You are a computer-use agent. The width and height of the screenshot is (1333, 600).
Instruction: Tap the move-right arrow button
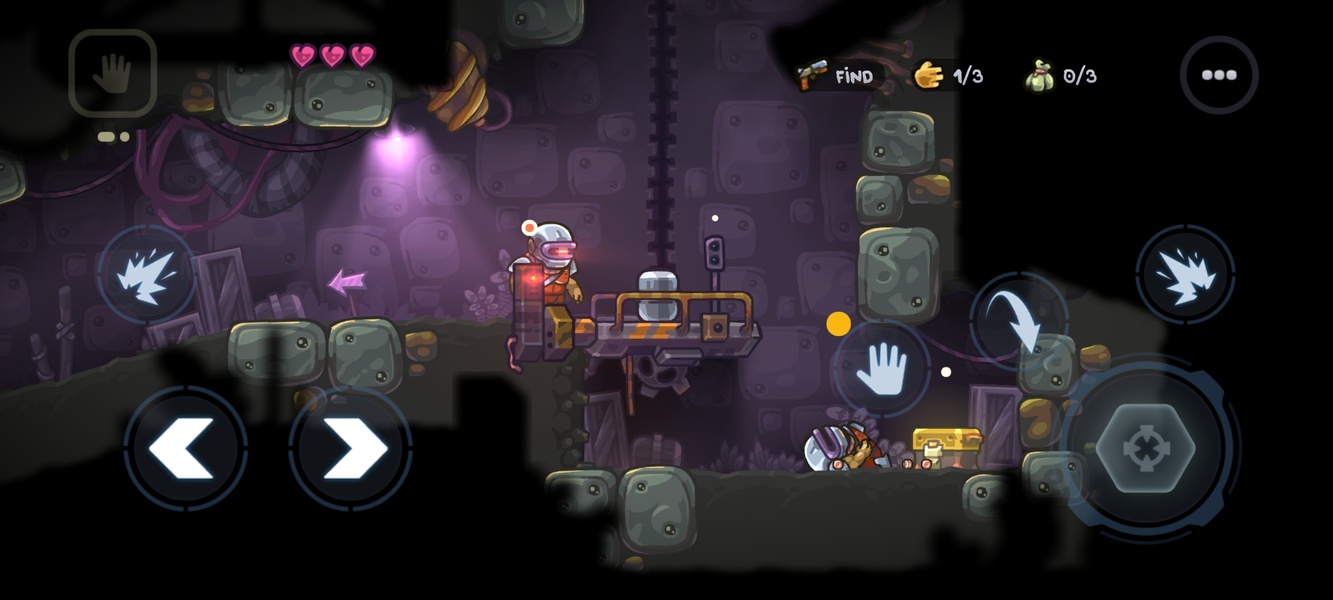[x=351, y=448]
